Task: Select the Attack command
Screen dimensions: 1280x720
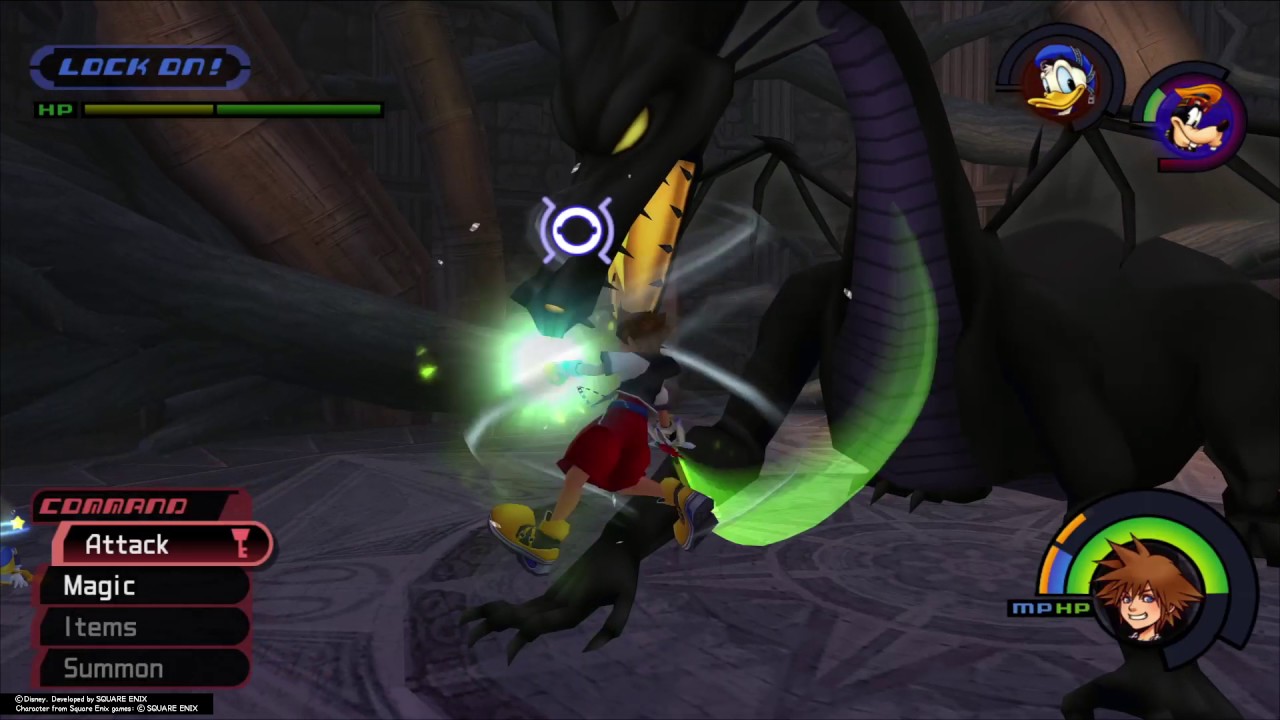Action: (x=160, y=545)
